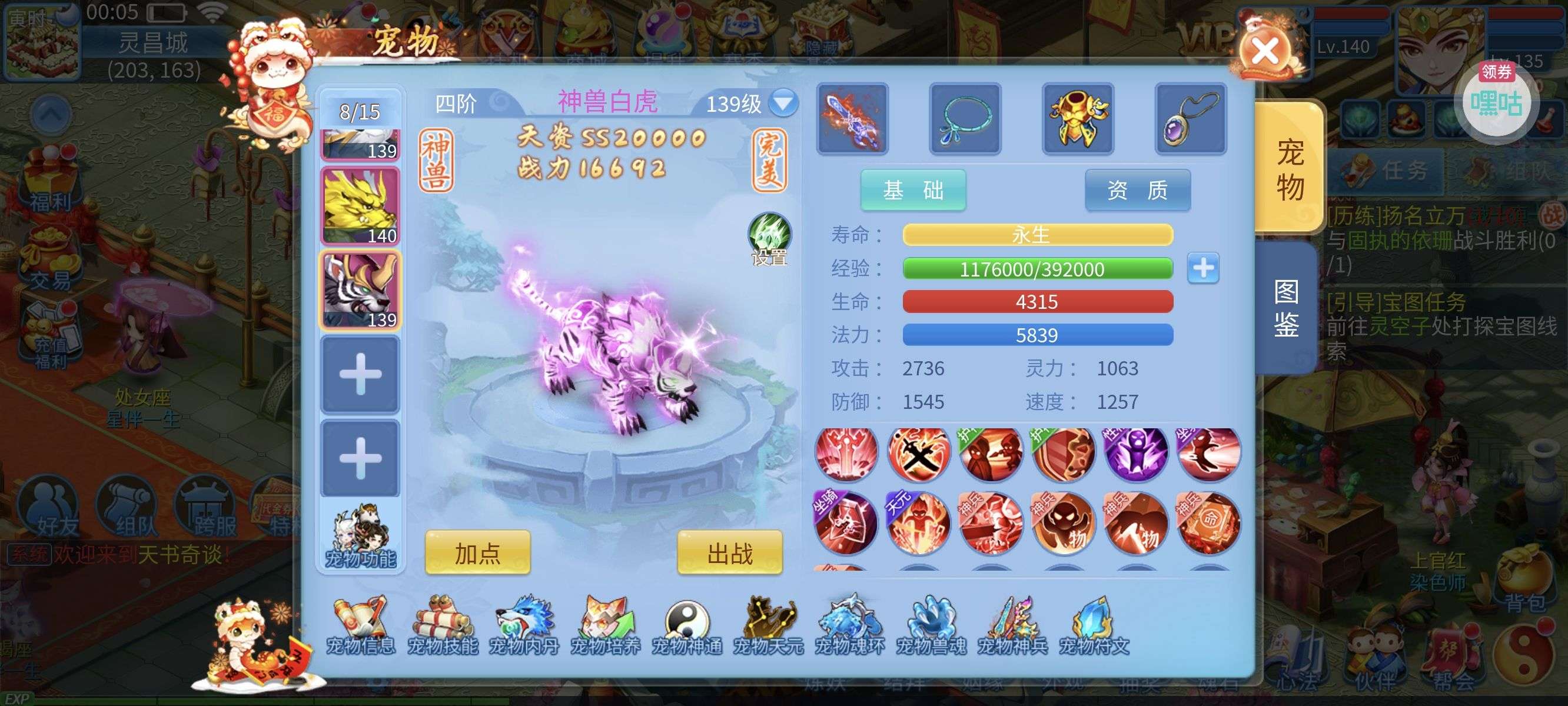Open the 图鉴 encyclopedia side tab
Image resolution: width=1568 pixels, height=706 pixels.
pyautogui.click(x=1285, y=308)
